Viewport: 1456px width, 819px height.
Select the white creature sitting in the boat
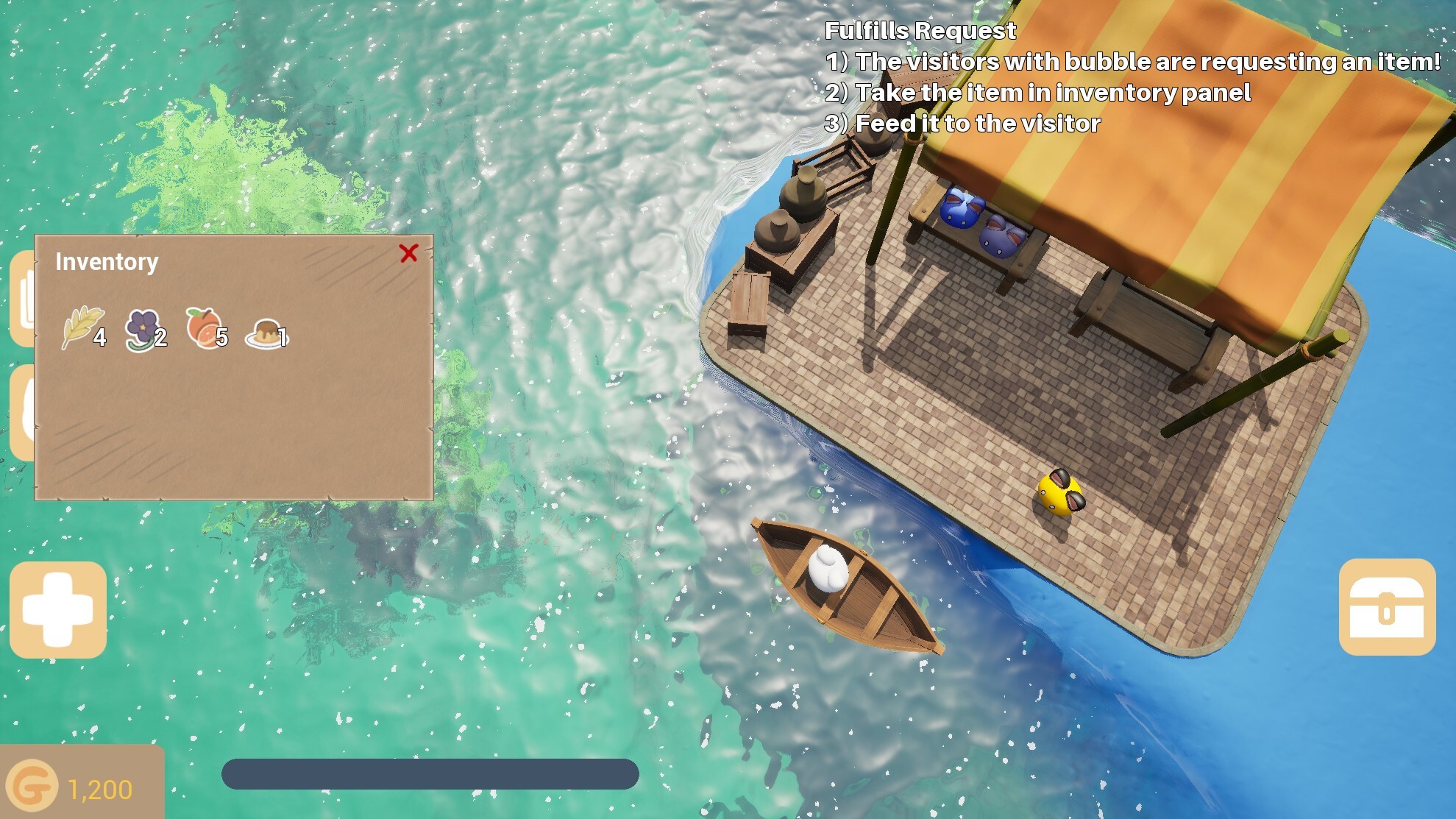coord(826,570)
